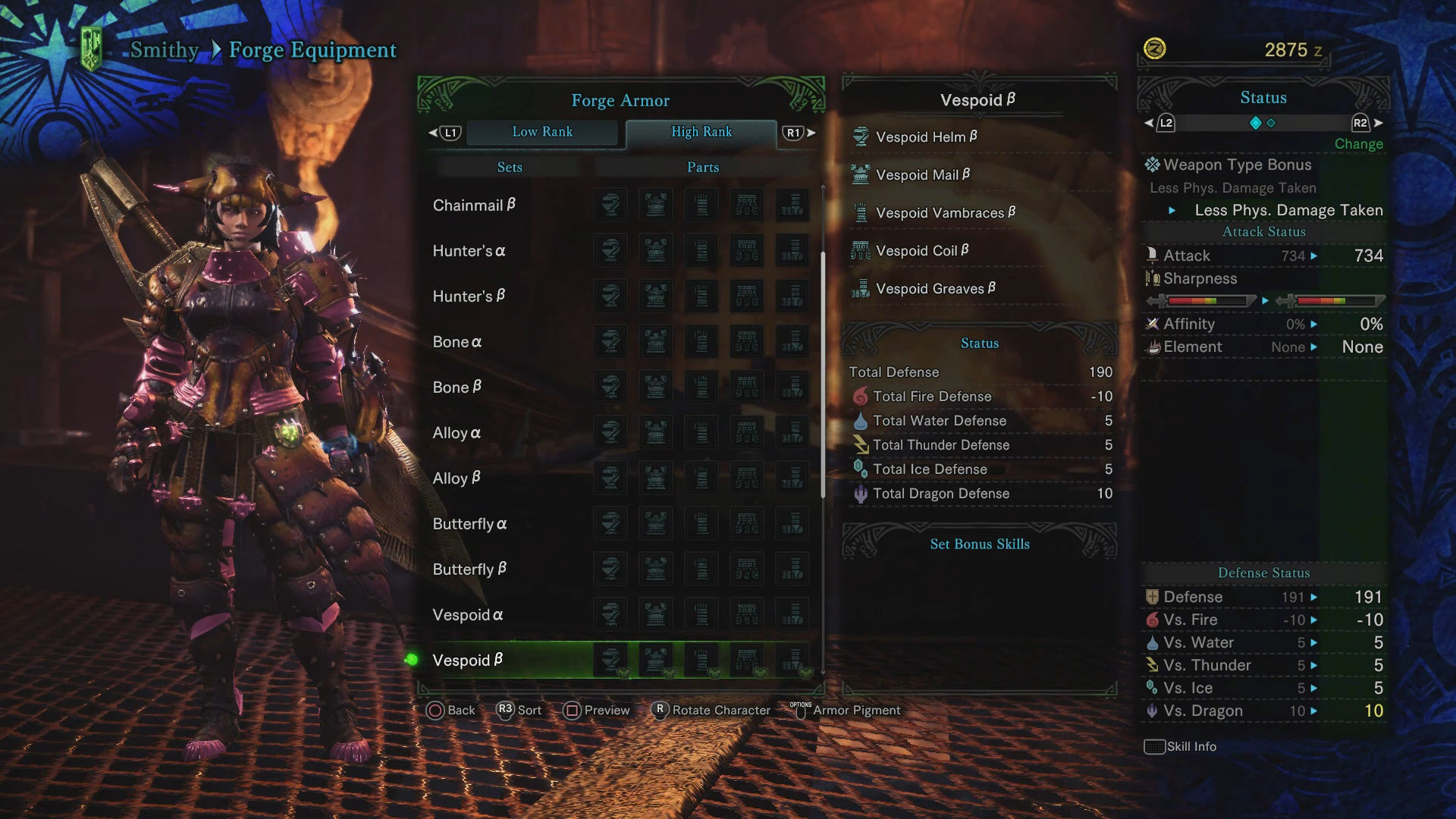Viewport: 1456px width, 819px height.
Task: Click the Sharpness sword icon in Attack Status
Action: (1153, 278)
